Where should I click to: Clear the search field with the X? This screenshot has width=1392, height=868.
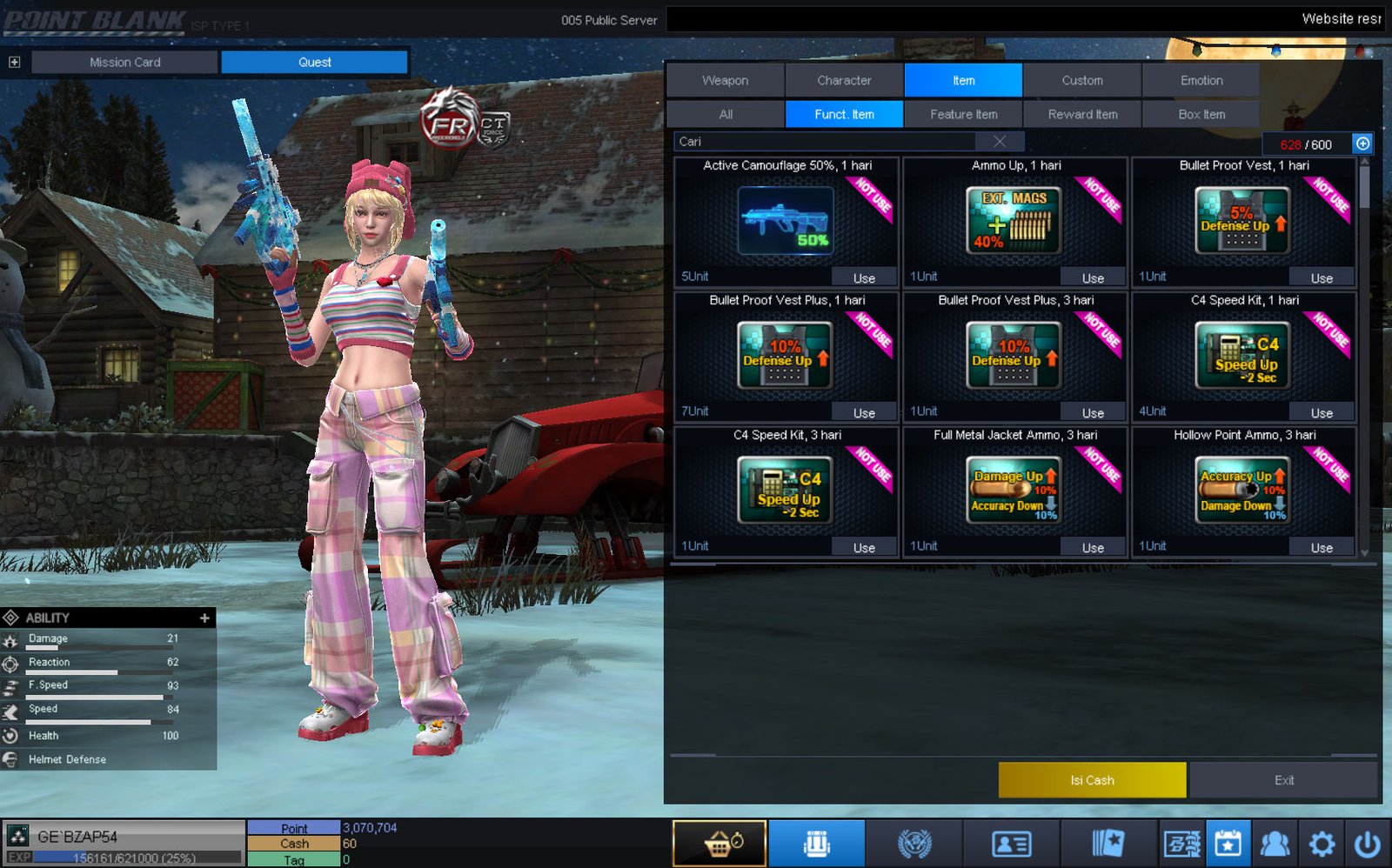click(x=1000, y=142)
